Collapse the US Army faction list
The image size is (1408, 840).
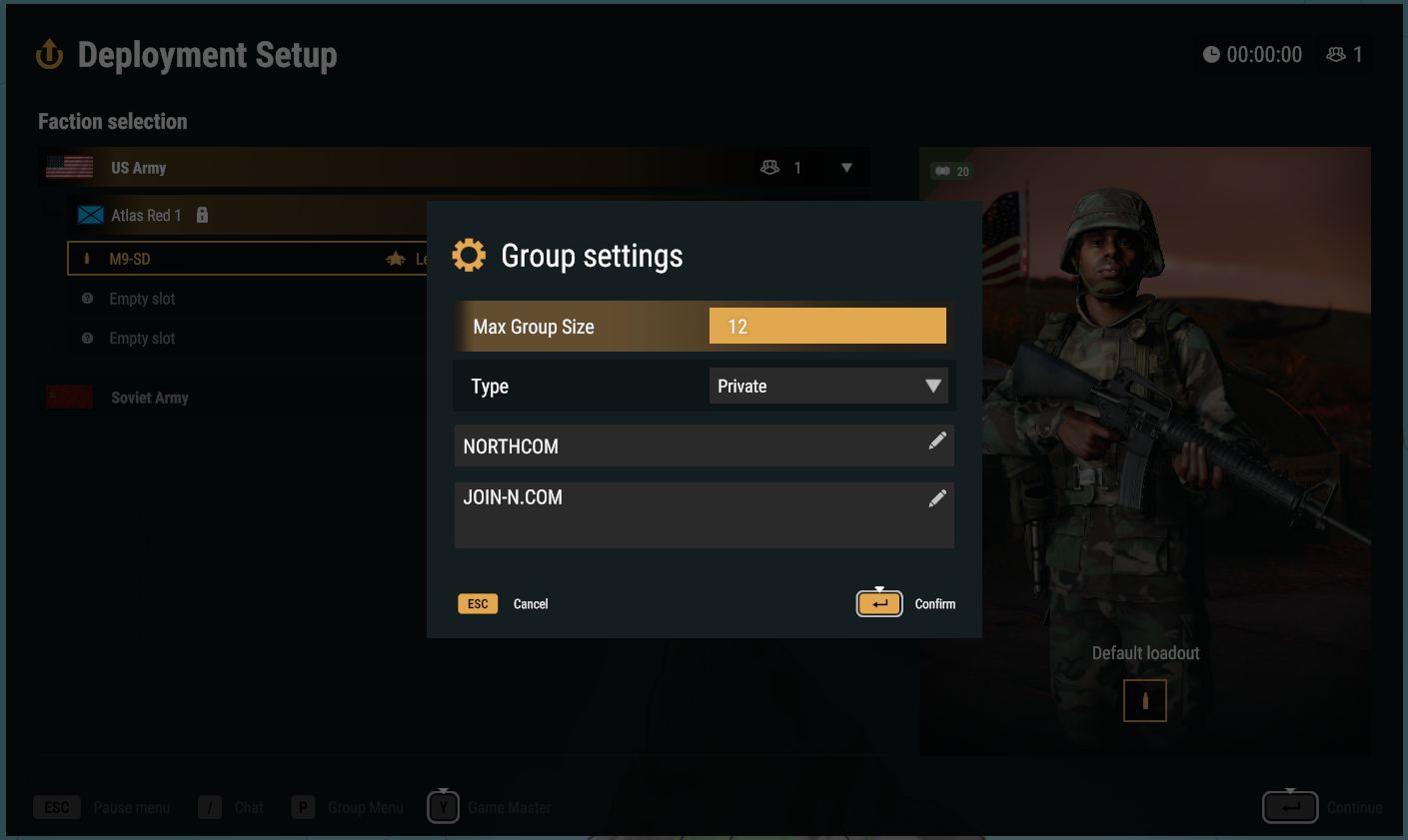click(846, 167)
